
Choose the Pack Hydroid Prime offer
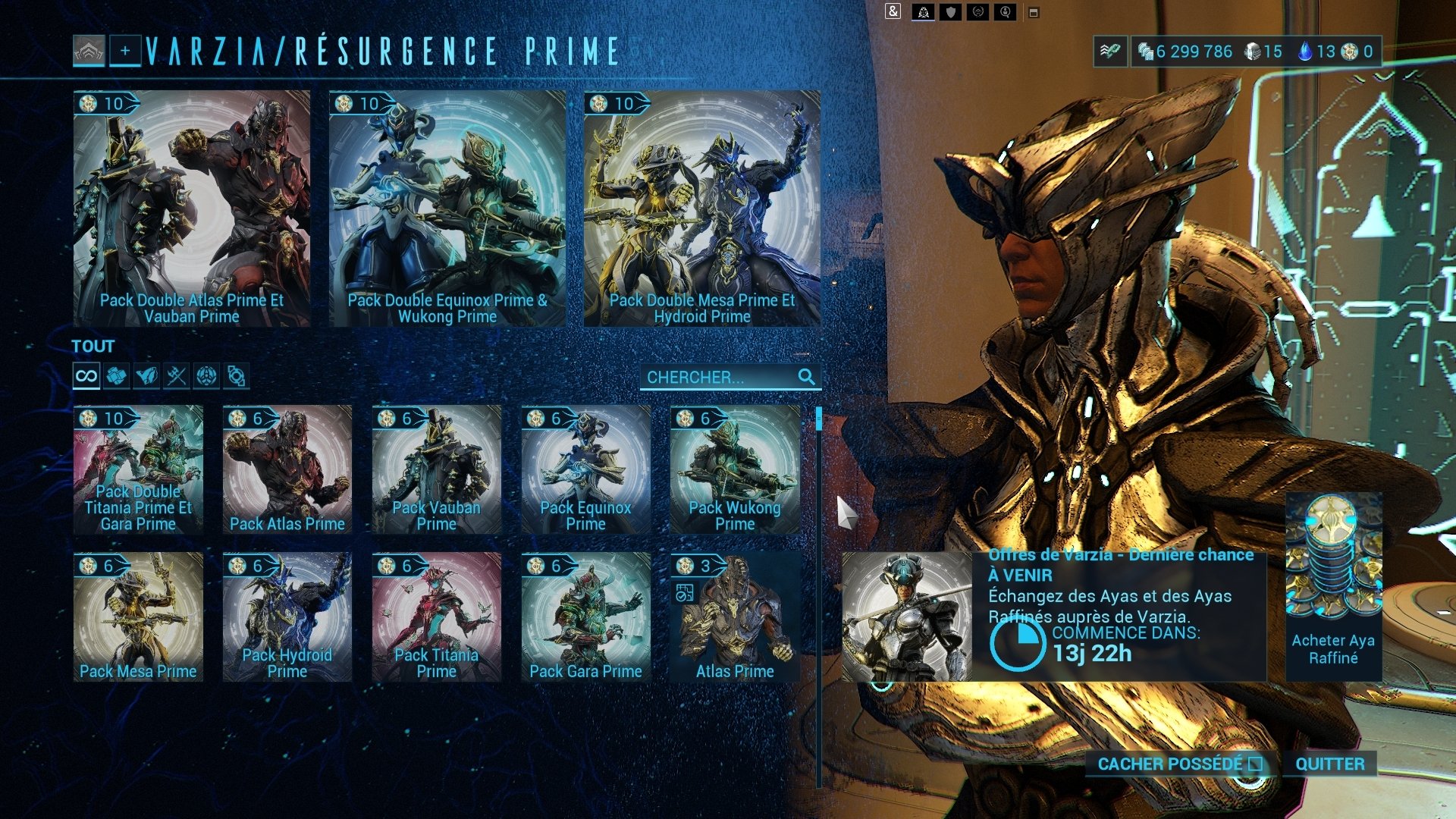click(x=287, y=616)
